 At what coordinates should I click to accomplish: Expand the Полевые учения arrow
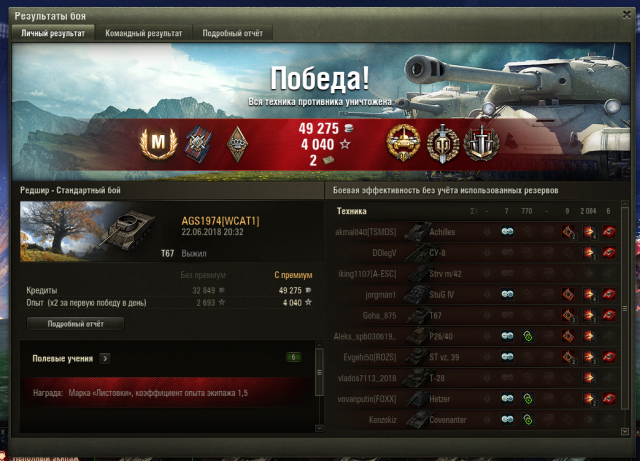[x=105, y=357]
